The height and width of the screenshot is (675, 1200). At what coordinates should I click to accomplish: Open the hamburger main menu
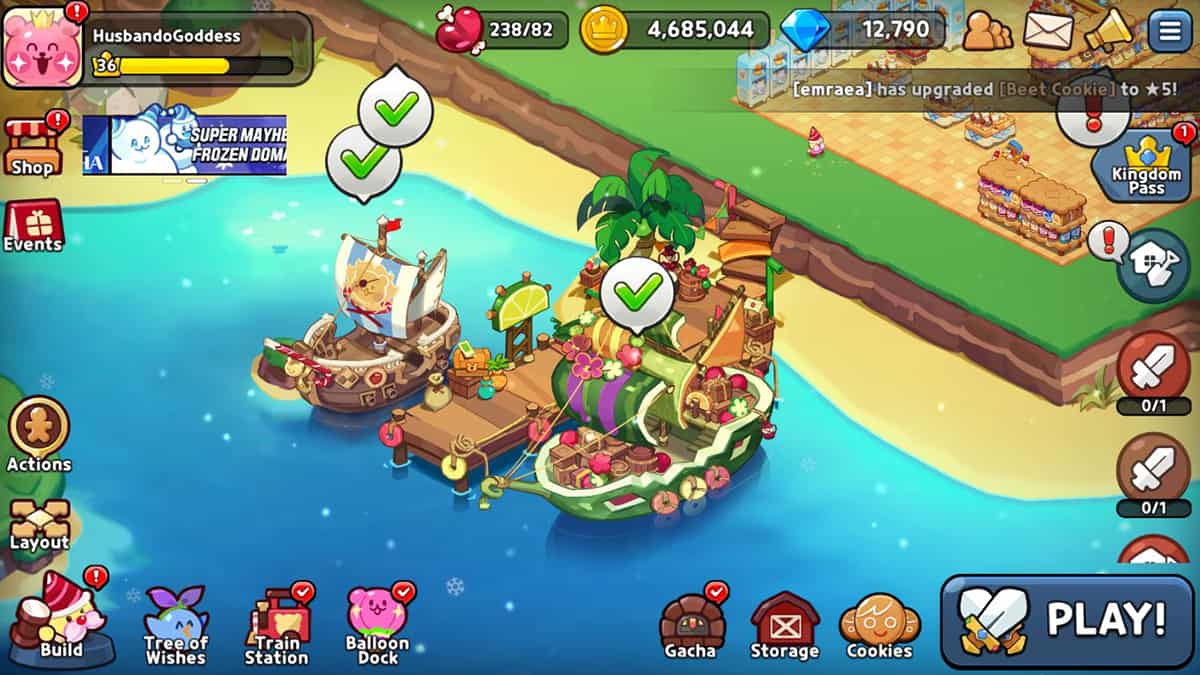click(1169, 31)
